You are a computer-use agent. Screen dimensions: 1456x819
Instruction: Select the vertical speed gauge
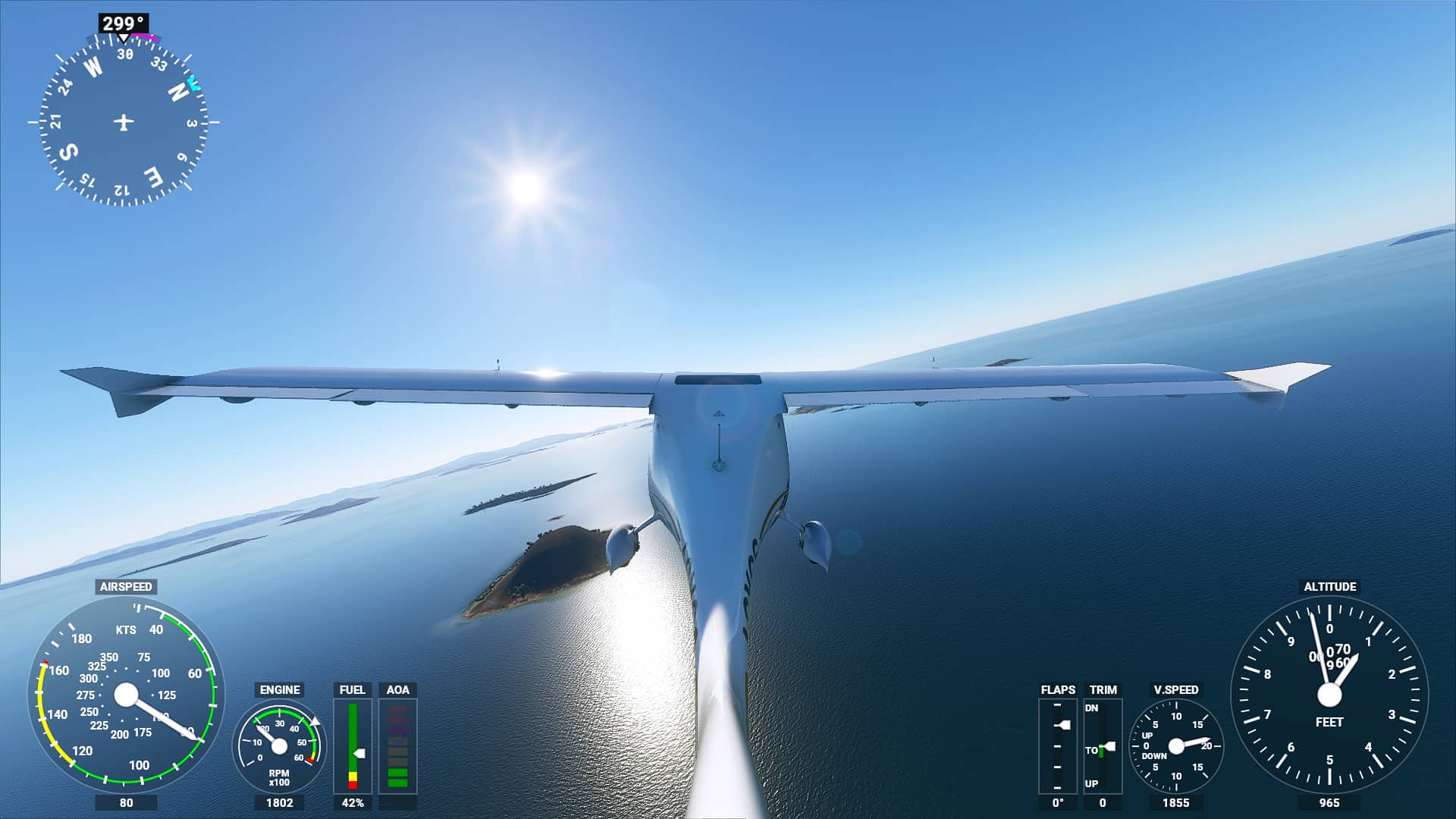tap(1176, 746)
